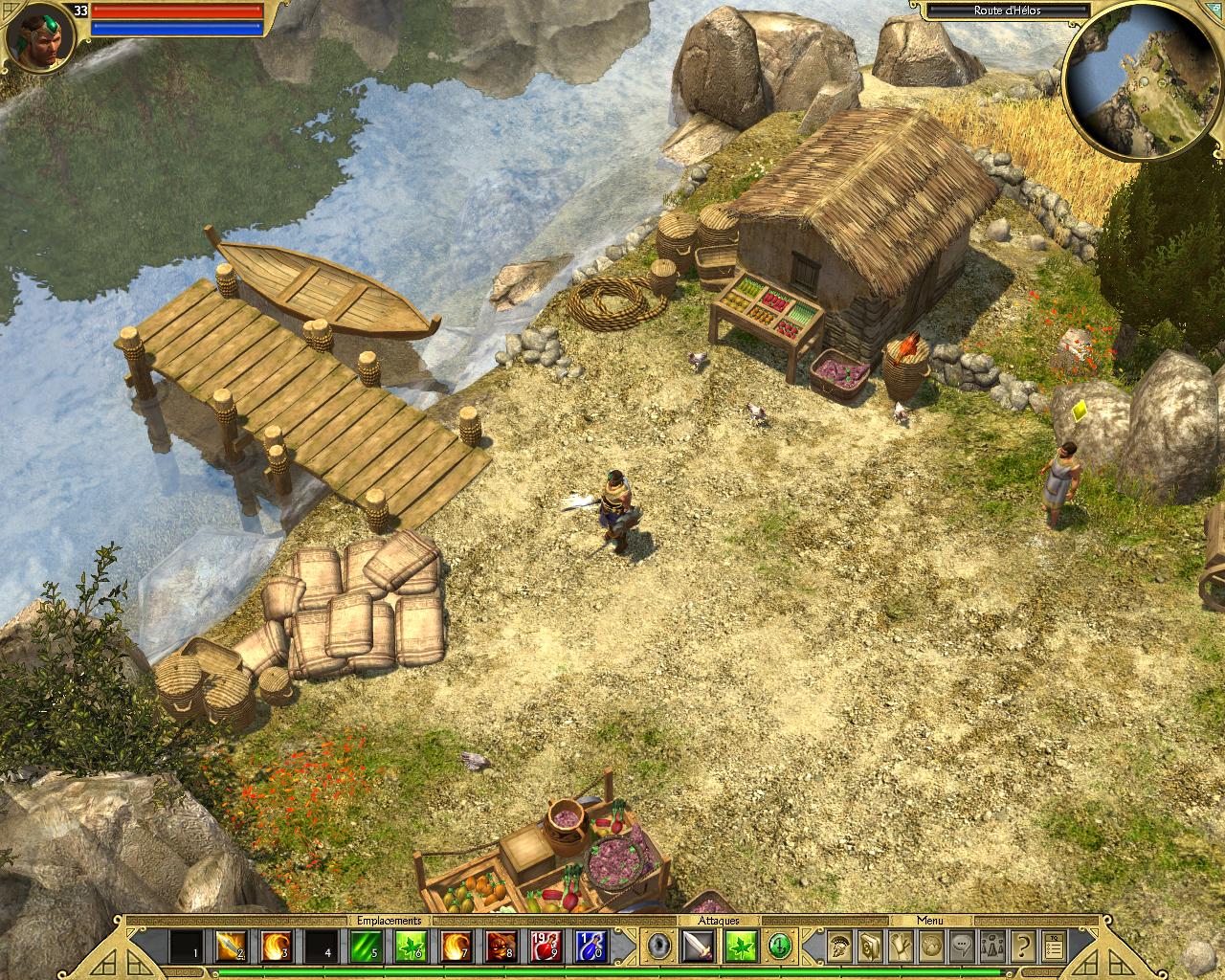Select the green leaf skill in slot 6
The height and width of the screenshot is (980, 1225).
(411, 947)
